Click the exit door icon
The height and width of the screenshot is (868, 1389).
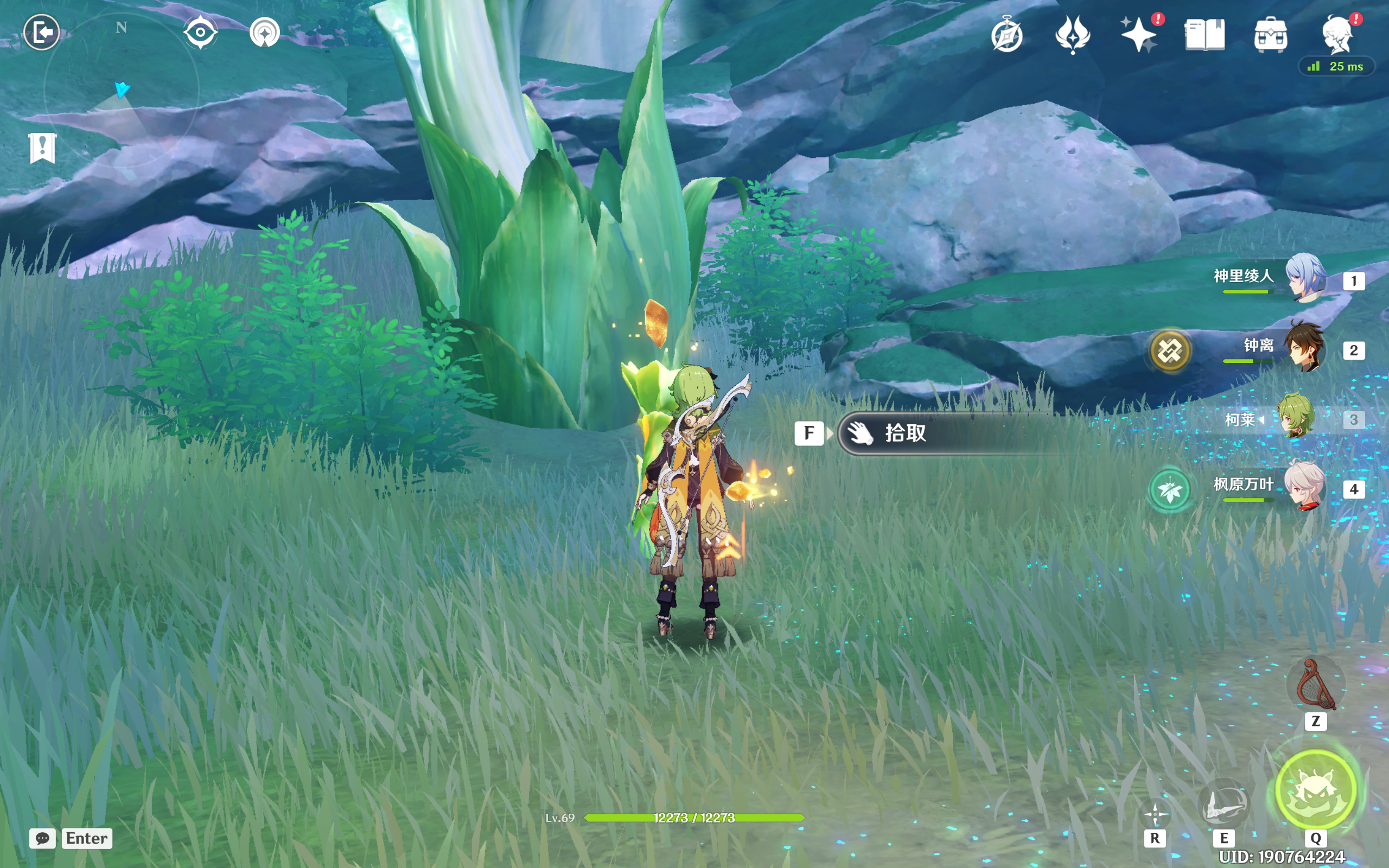[41, 32]
